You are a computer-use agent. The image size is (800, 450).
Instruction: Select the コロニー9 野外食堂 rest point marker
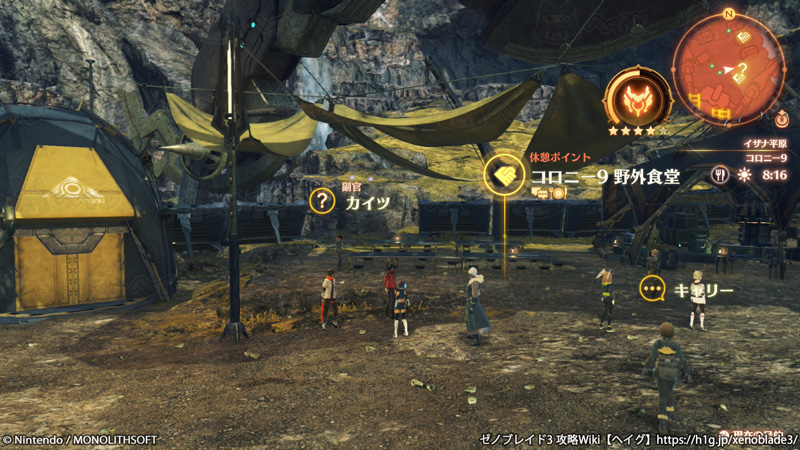click(504, 175)
